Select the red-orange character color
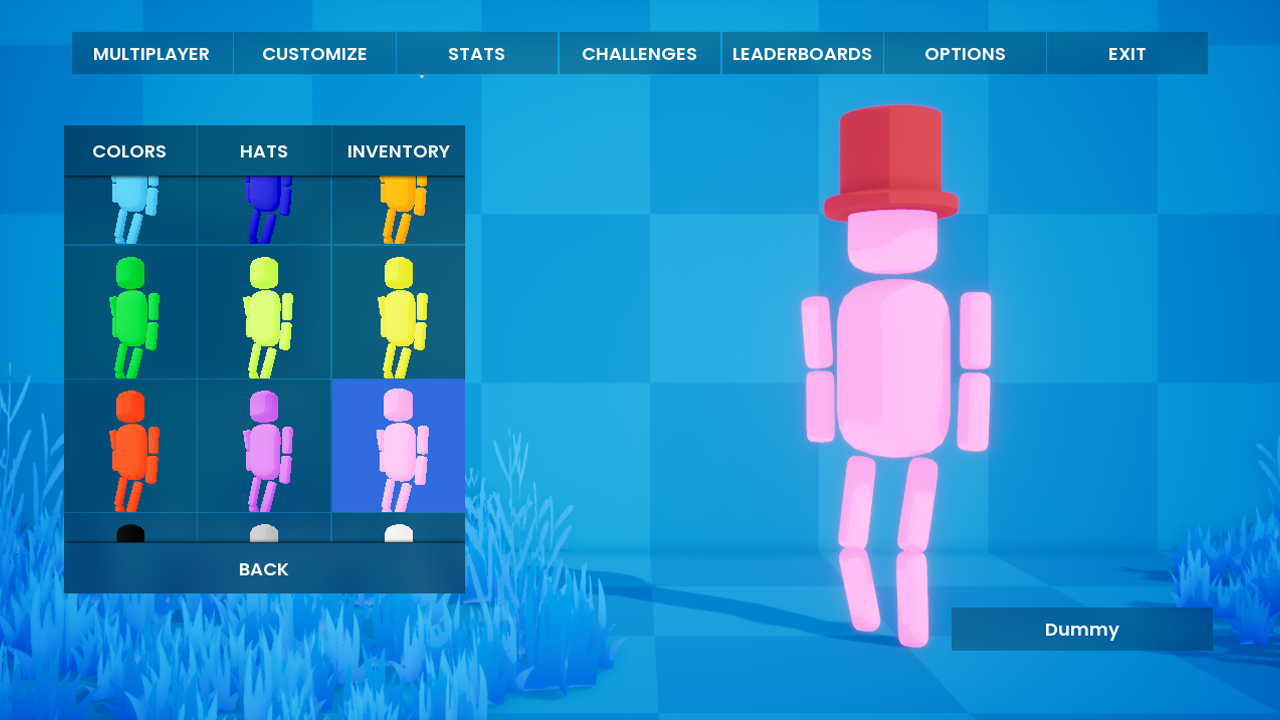 tap(130, 447)
